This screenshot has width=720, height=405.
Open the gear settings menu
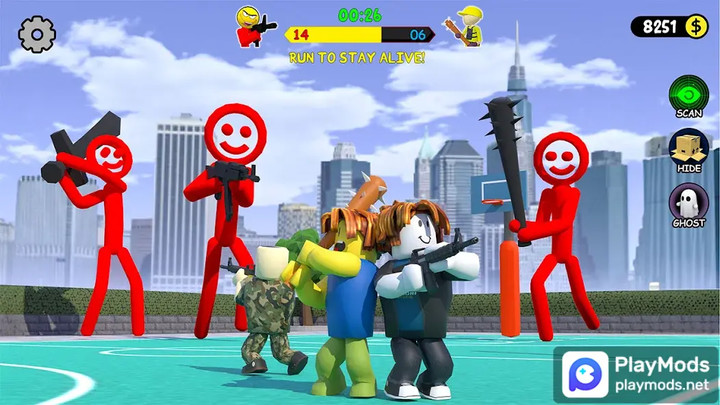coord(37,35)
